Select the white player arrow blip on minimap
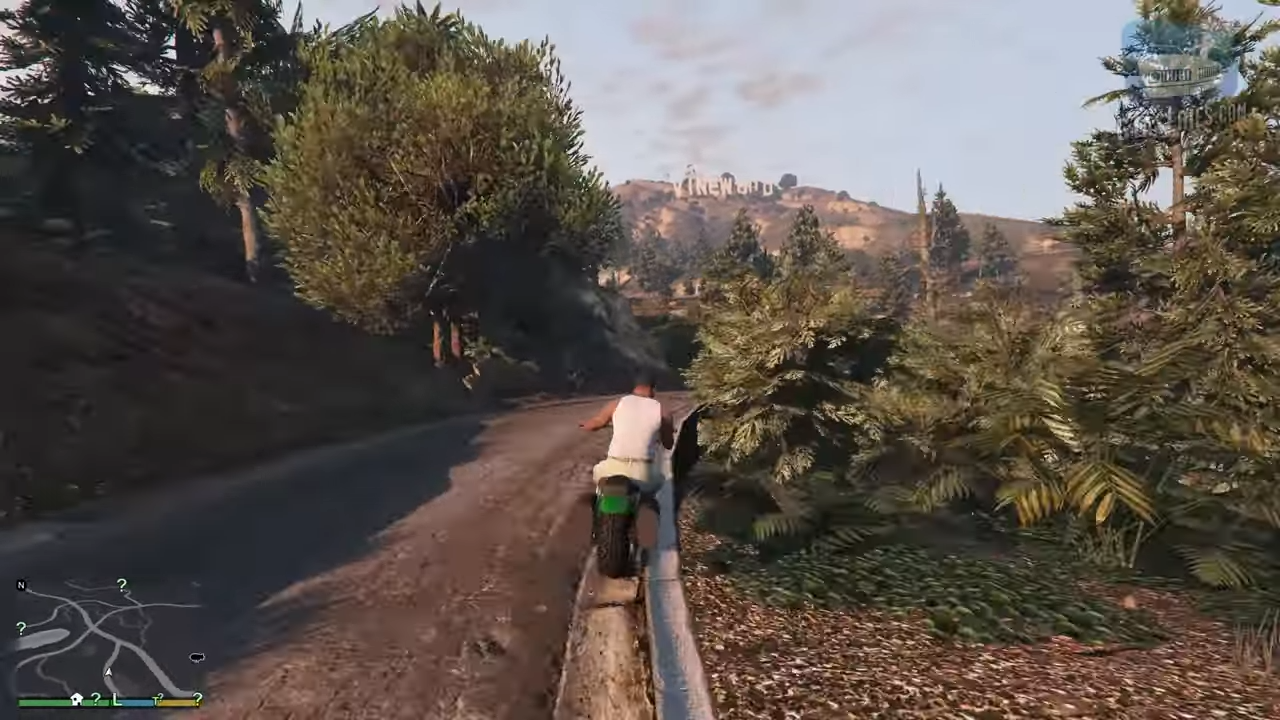Screen dimensions: 1280x720 [x=108, y=672]
